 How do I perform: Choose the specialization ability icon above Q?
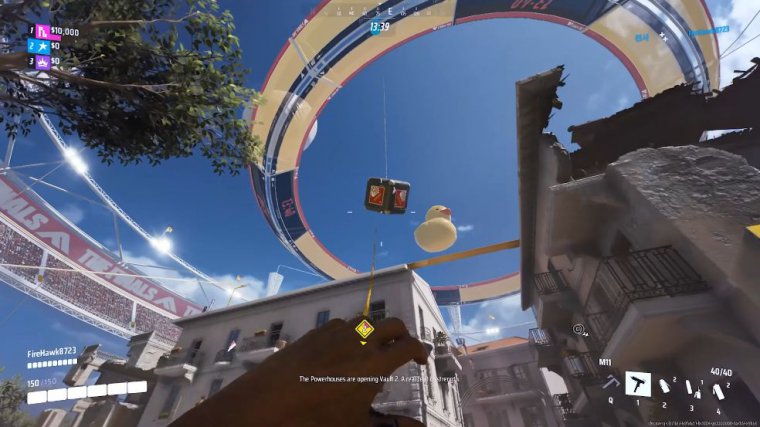pyautogui.click(x=609, y=382)
